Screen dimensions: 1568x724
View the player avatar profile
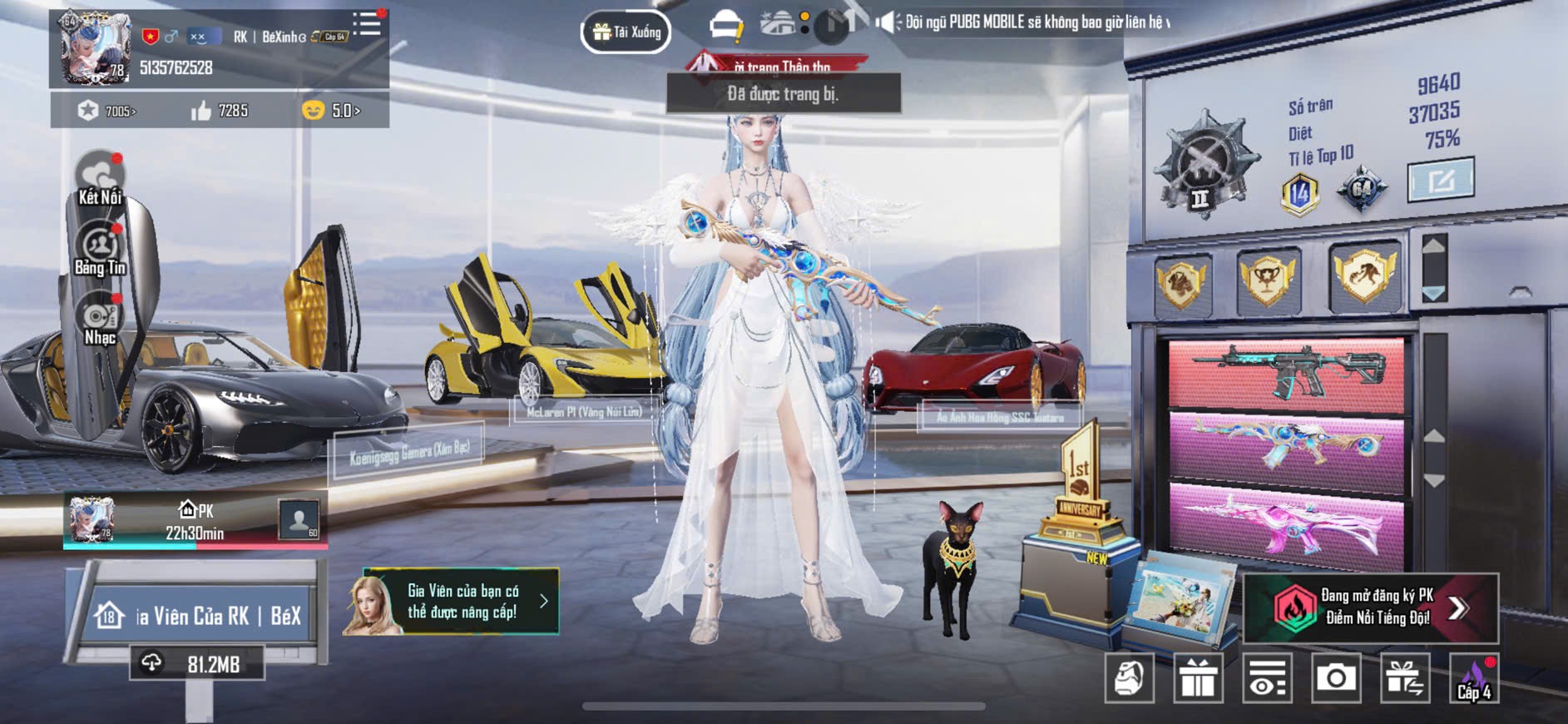94,48
